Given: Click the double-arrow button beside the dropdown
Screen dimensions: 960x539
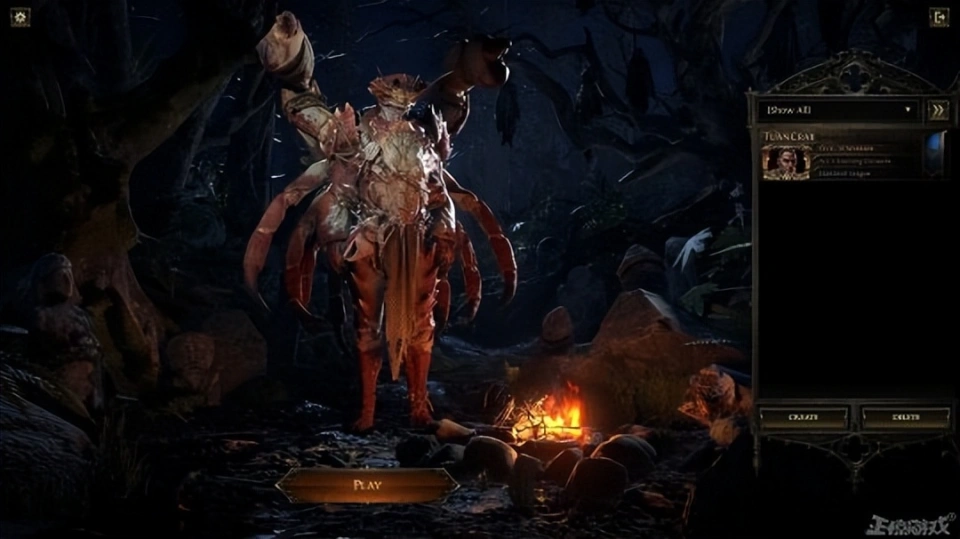Looking at the screenshot, I should [x=938, y=110].
